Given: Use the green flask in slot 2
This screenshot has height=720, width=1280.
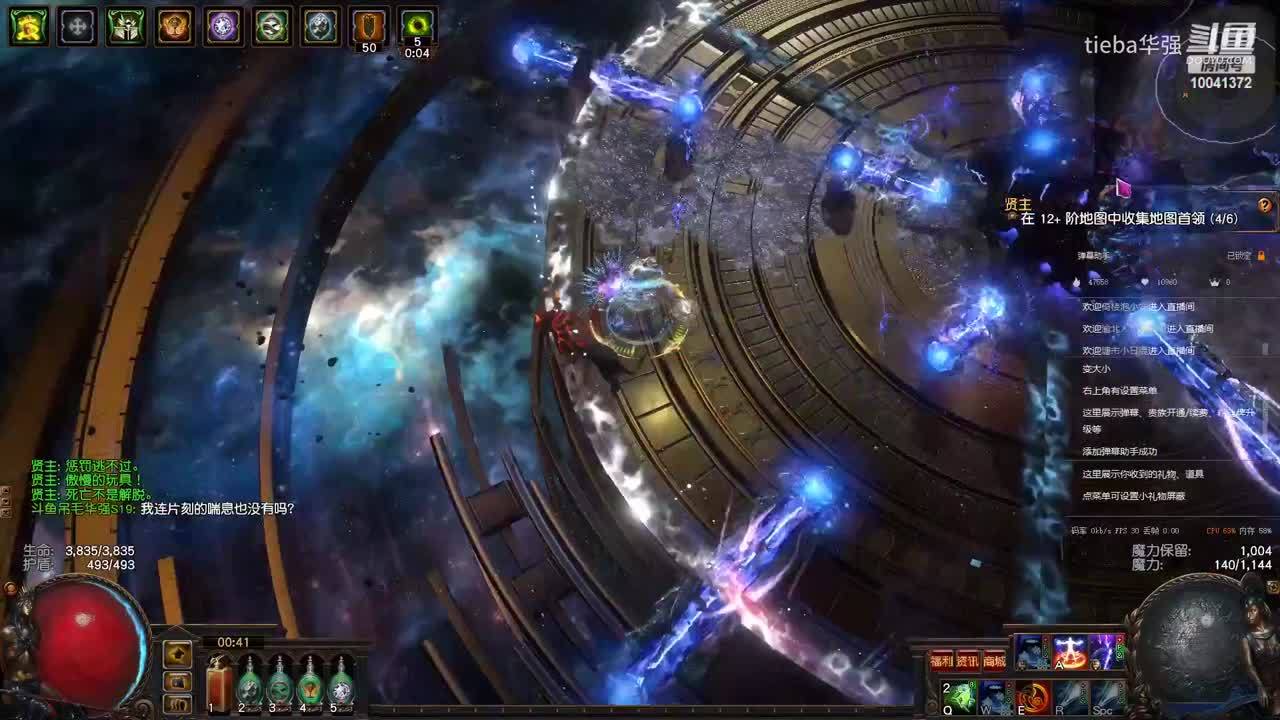Looking at the screenshot, I should coord(249,686).
